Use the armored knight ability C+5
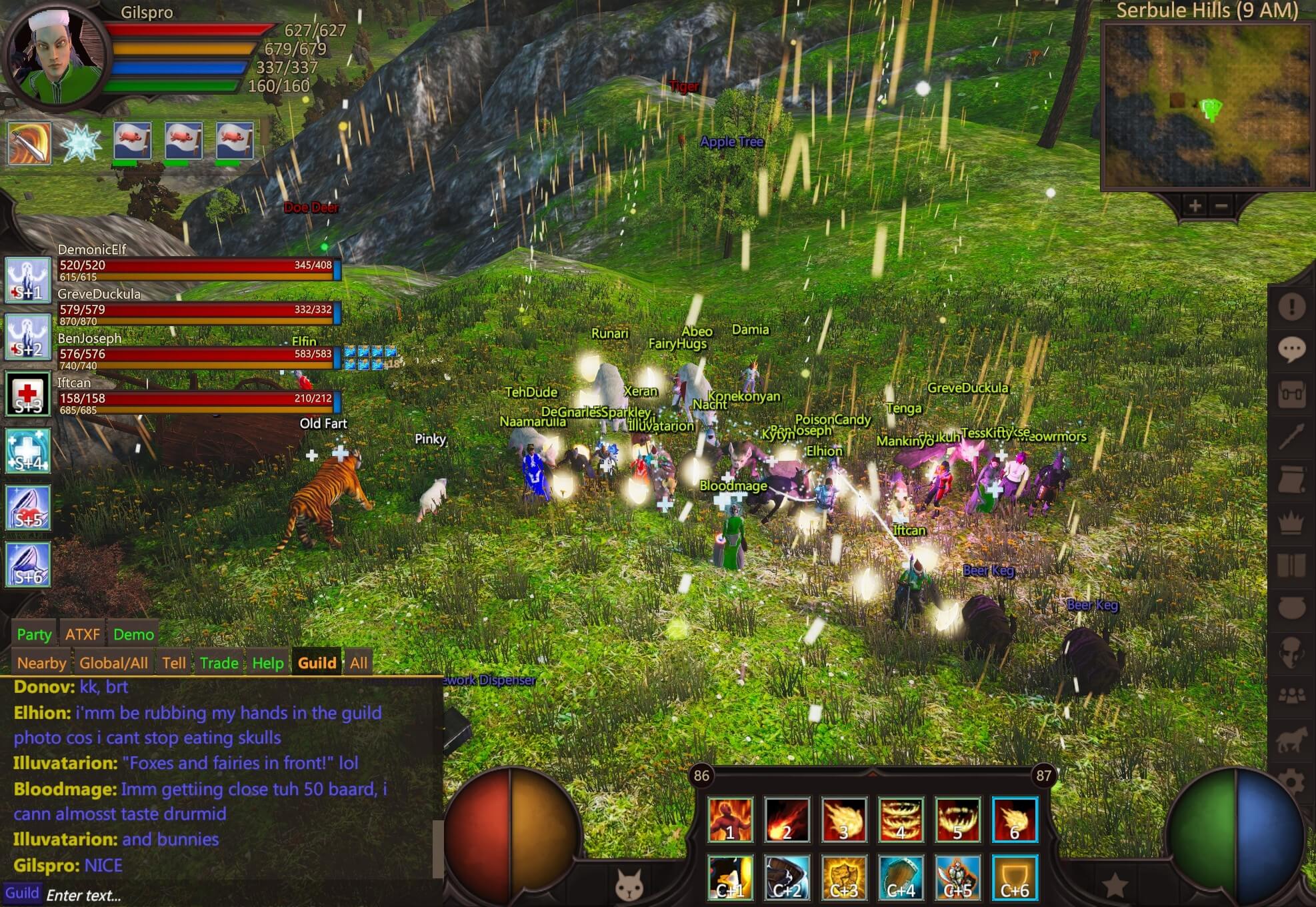The image size is (1316, 907). [x=957, y=878]
